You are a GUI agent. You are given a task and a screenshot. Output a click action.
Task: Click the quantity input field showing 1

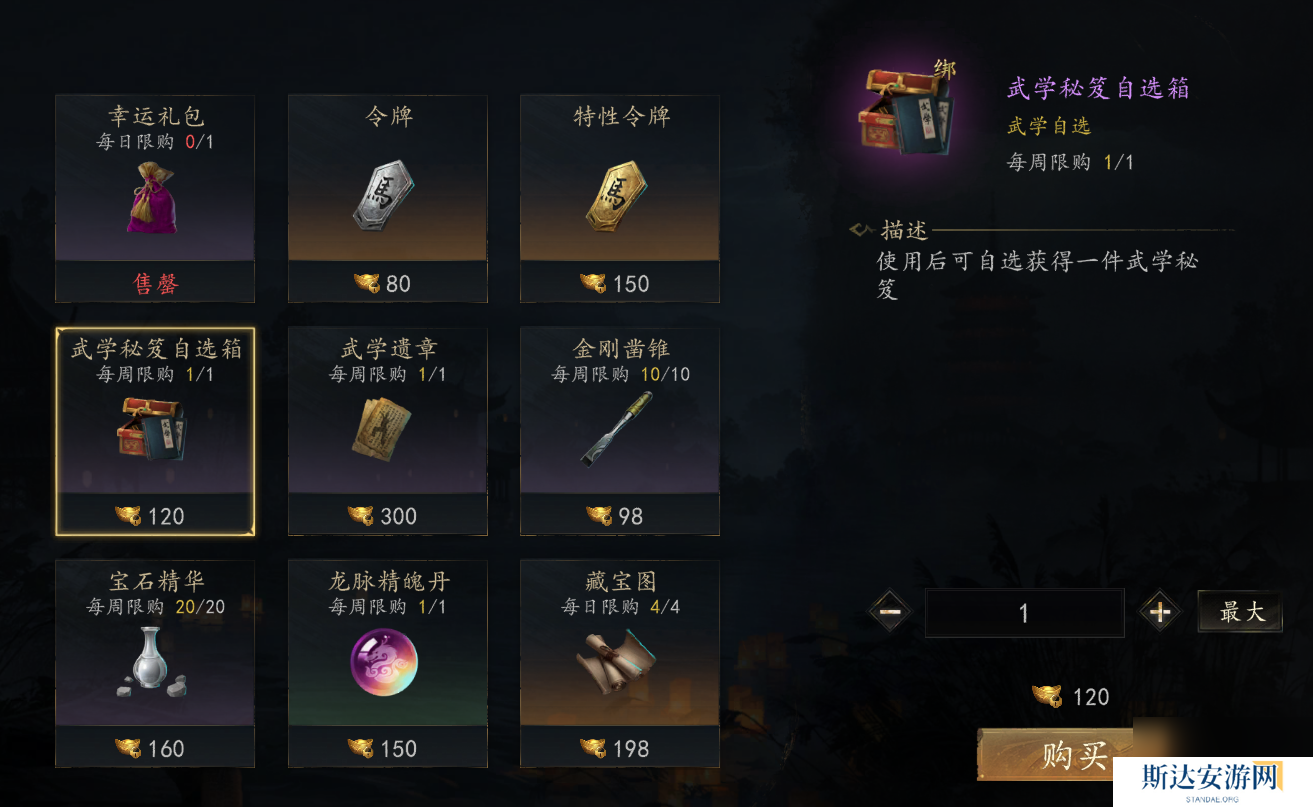tap(1024, 612)
